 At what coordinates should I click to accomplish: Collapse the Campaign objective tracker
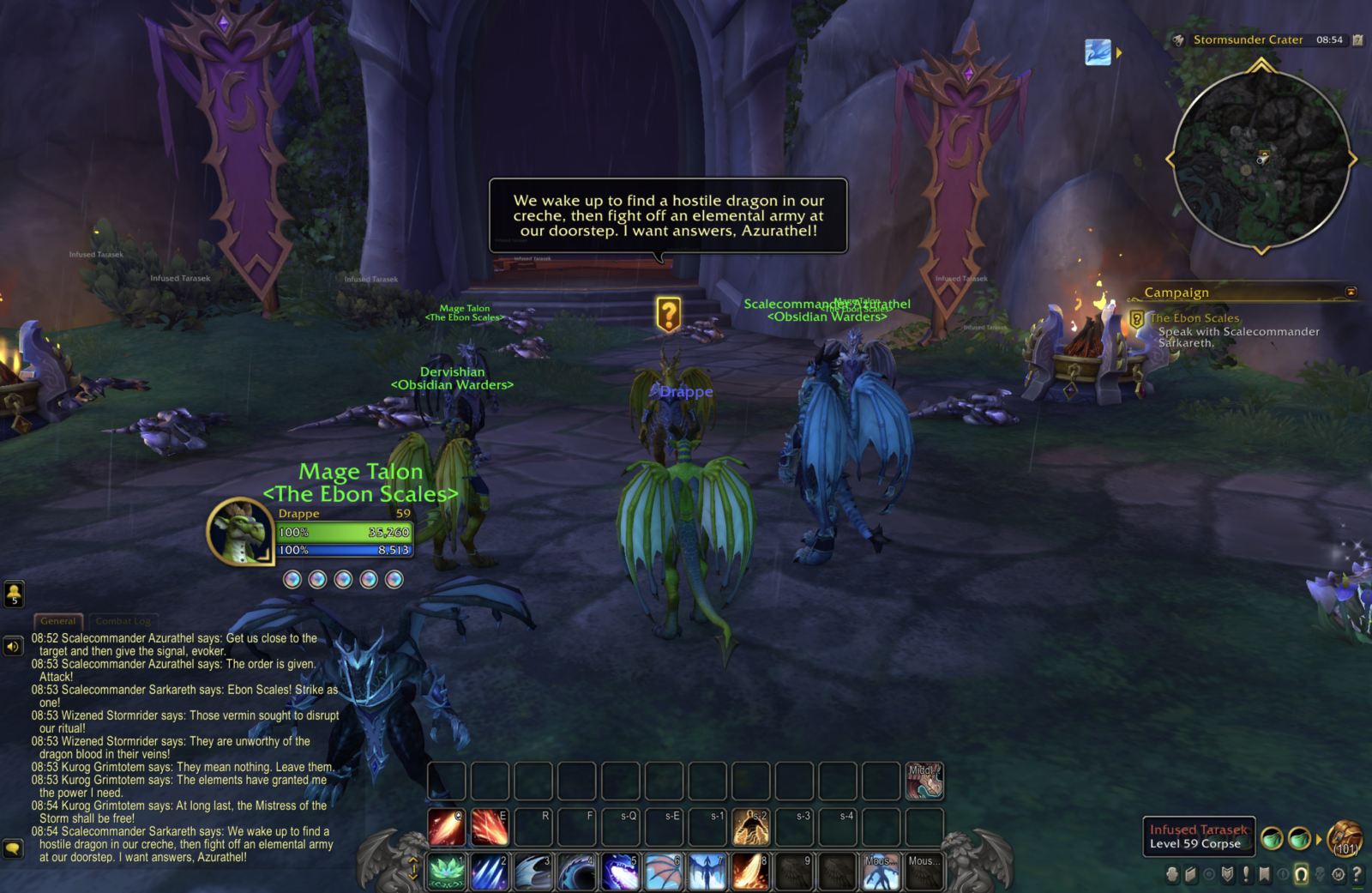[x=1351, y=293]
